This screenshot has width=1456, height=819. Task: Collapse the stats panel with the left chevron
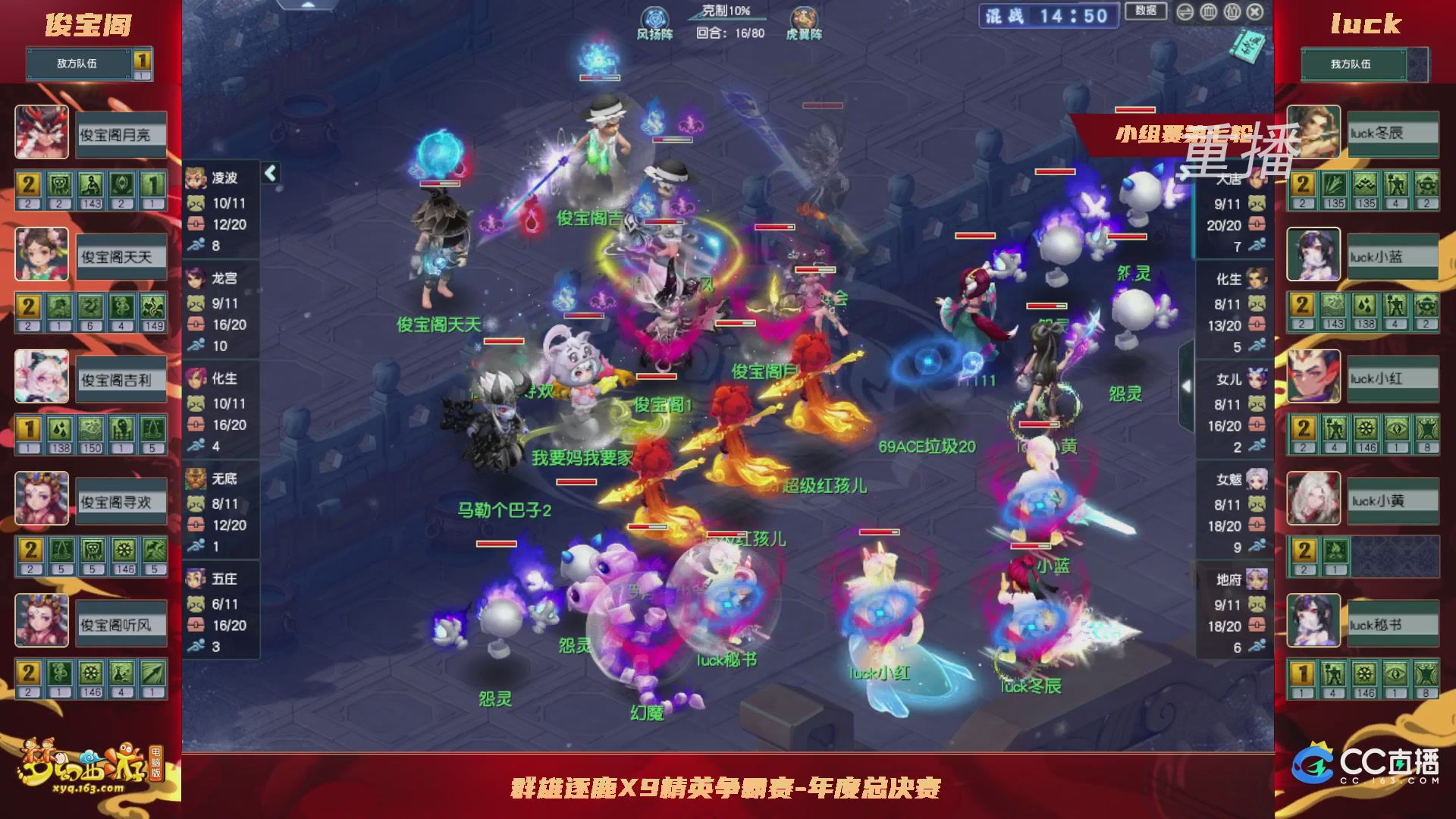coord(269,173)
